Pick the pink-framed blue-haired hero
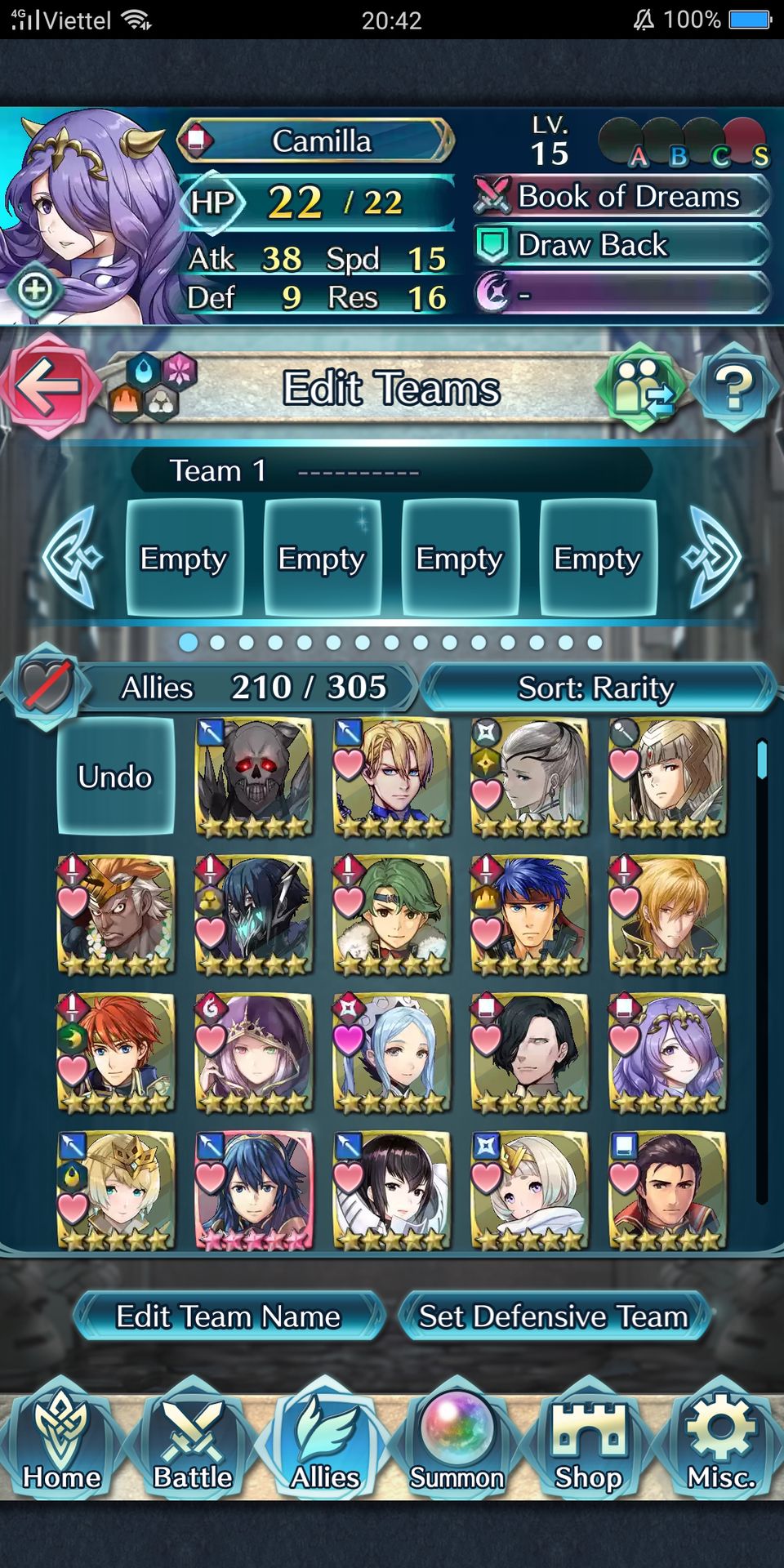The image size is (784, 1568). pos(254,1190)
